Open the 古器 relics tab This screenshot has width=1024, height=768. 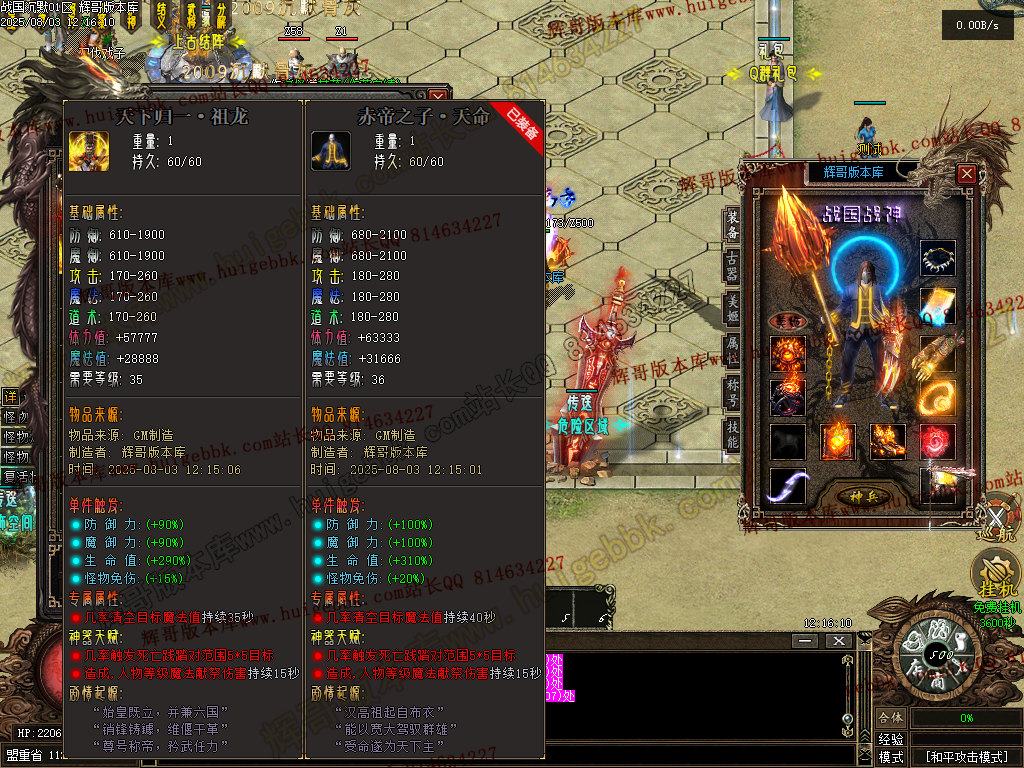733,266
